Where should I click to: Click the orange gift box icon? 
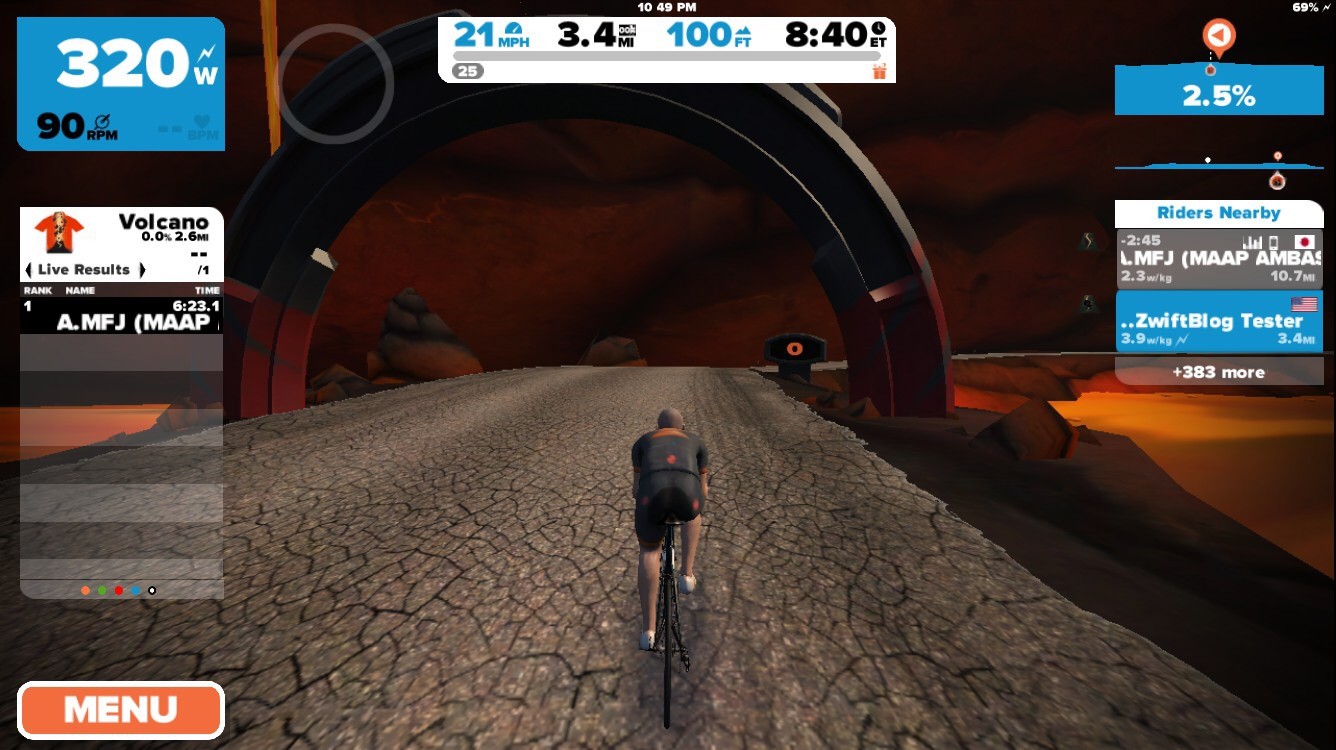coord(880,71)
